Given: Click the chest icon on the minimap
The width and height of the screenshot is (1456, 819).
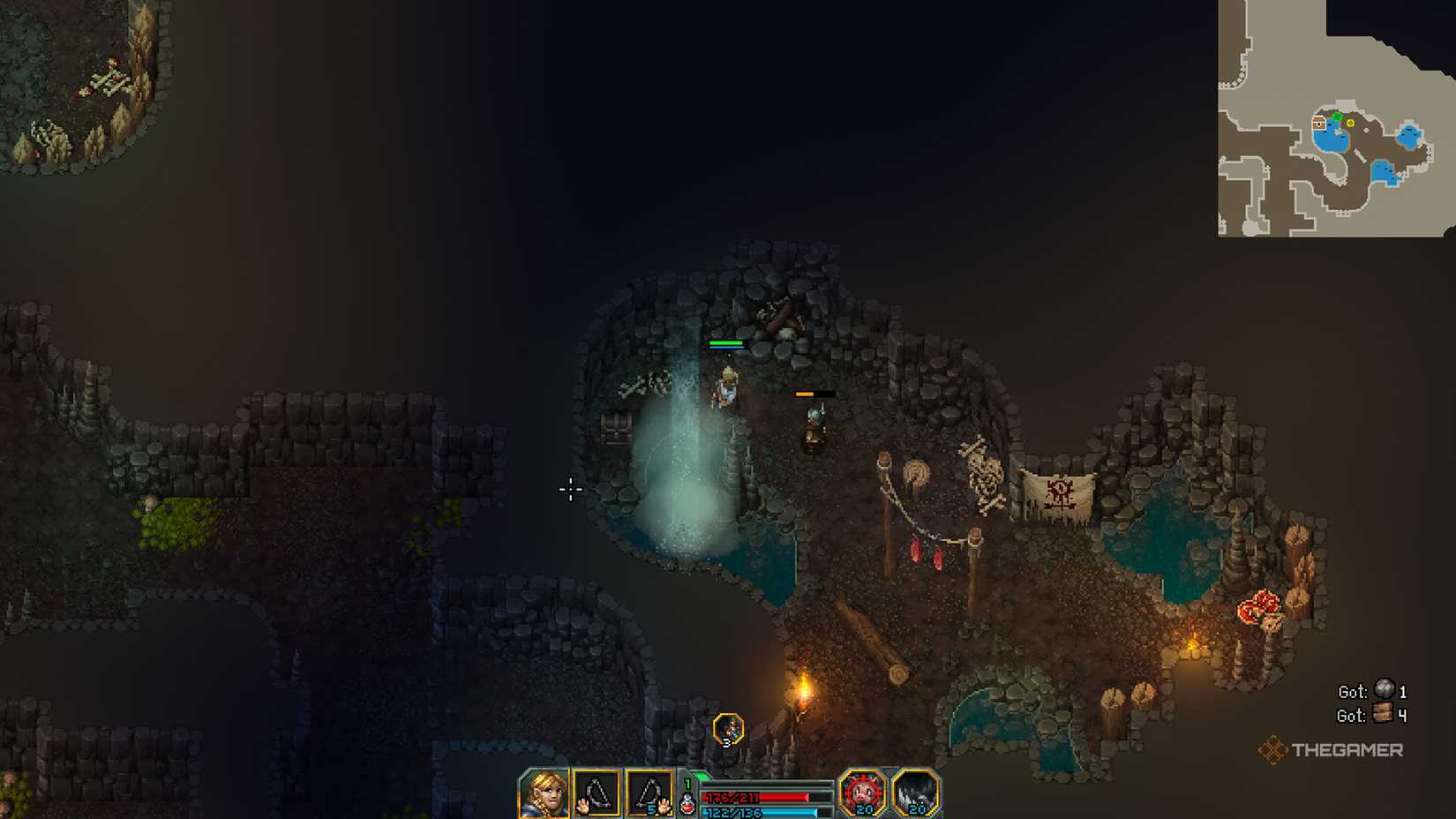Looking at the screenshot, I should [x=1318, y=123].
